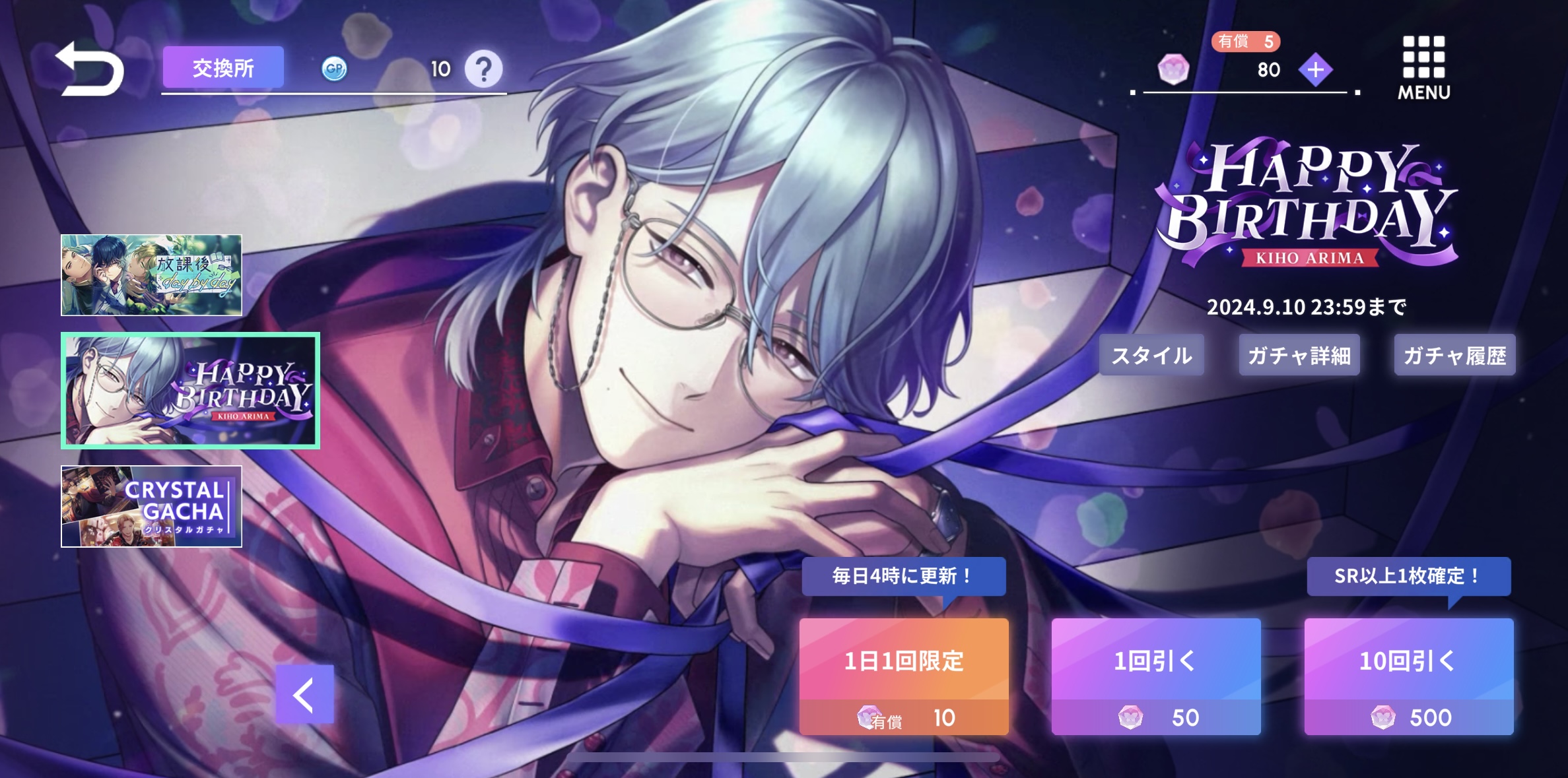The image size is (1568, 778).
Task: Open the MENU grid
Action: [x=1423, y=68]
